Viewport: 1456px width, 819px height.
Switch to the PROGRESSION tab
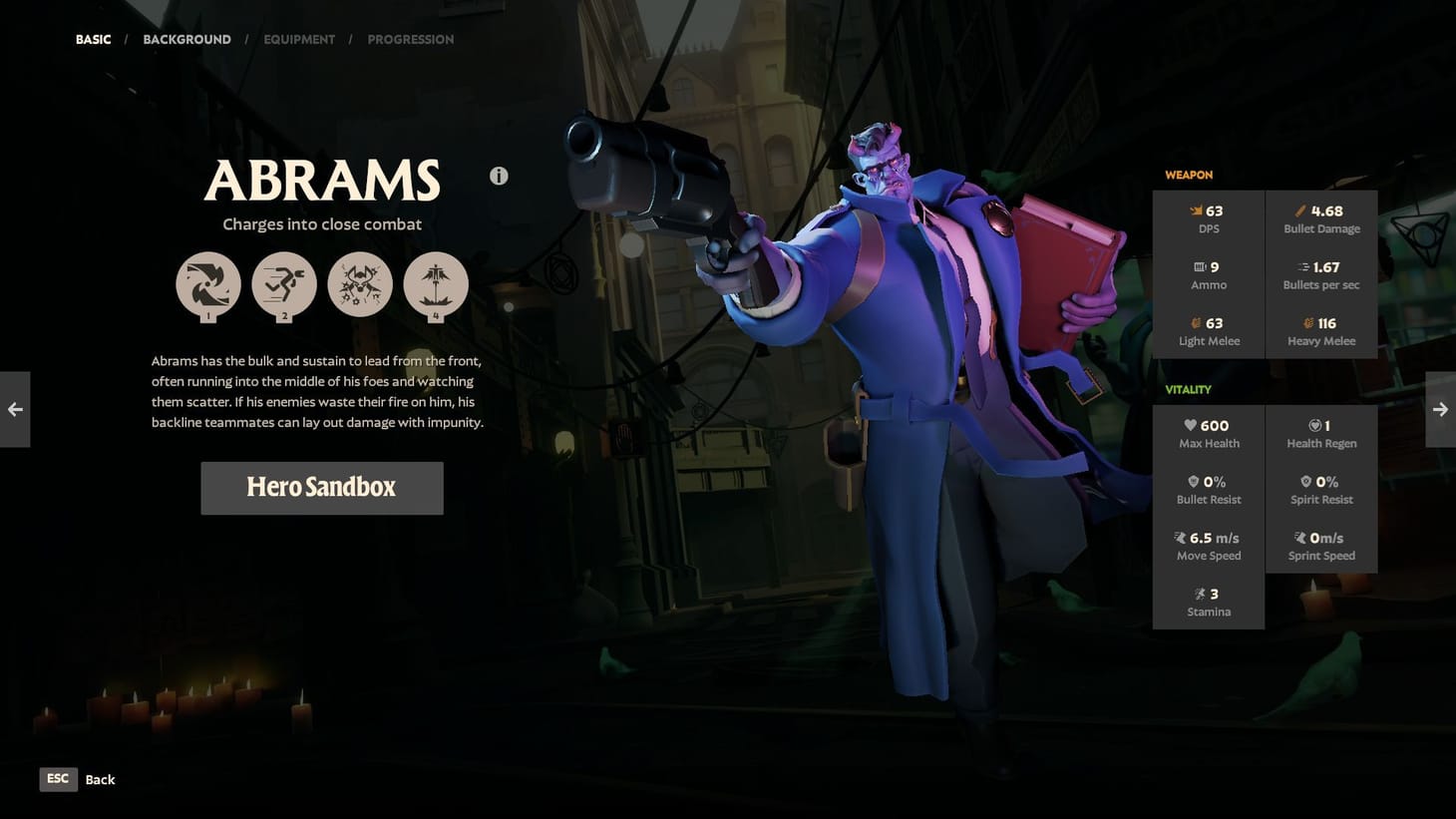click(411, 39)
